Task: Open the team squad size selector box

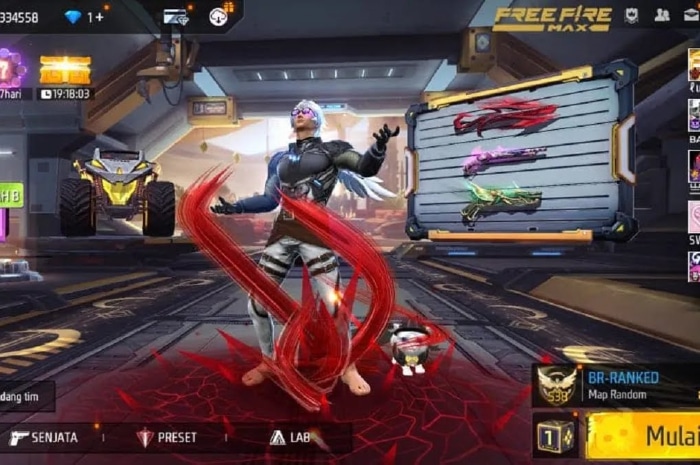Action: [556, 437]
